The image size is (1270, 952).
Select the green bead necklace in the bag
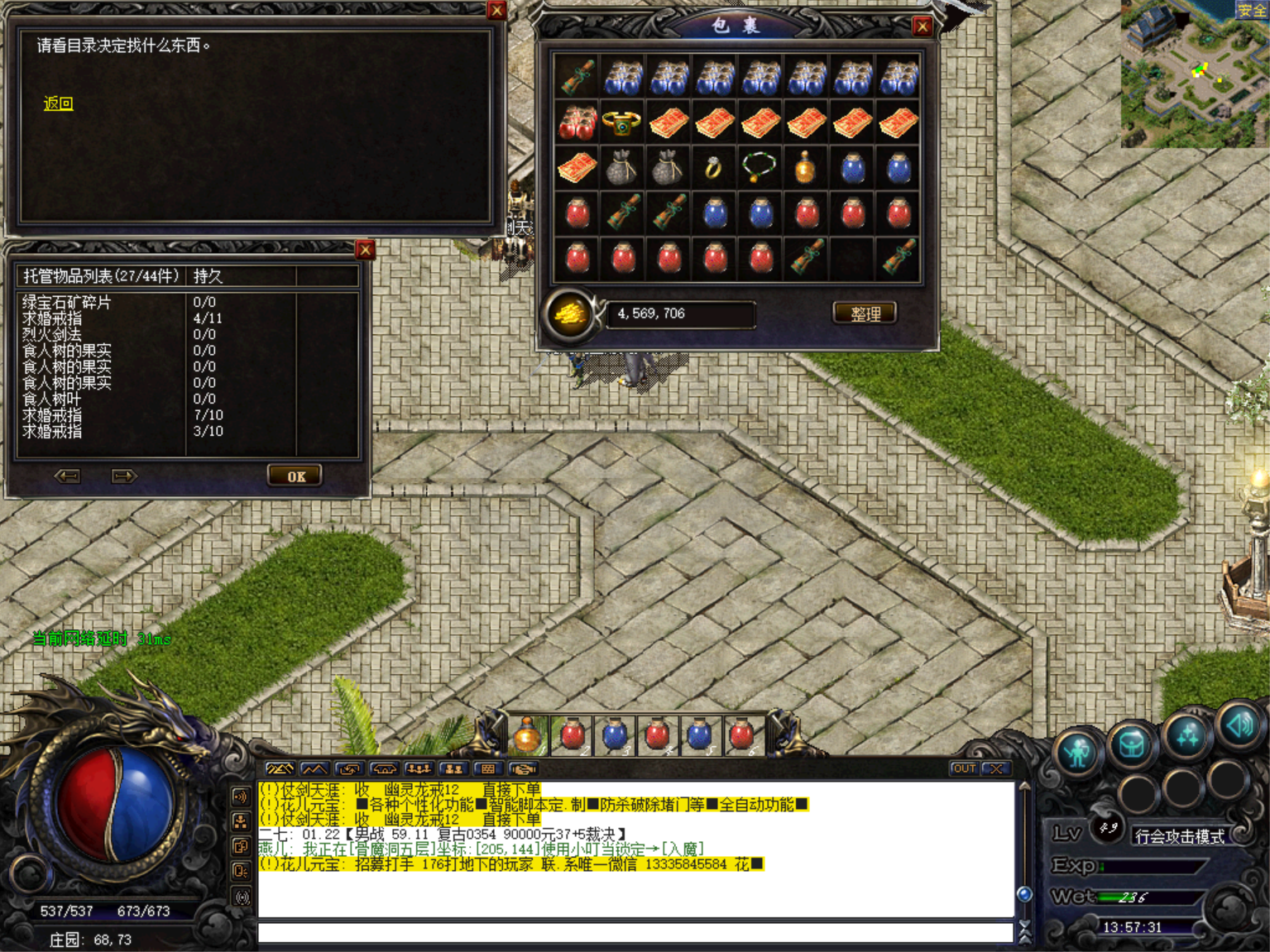[x=759, y=168]
